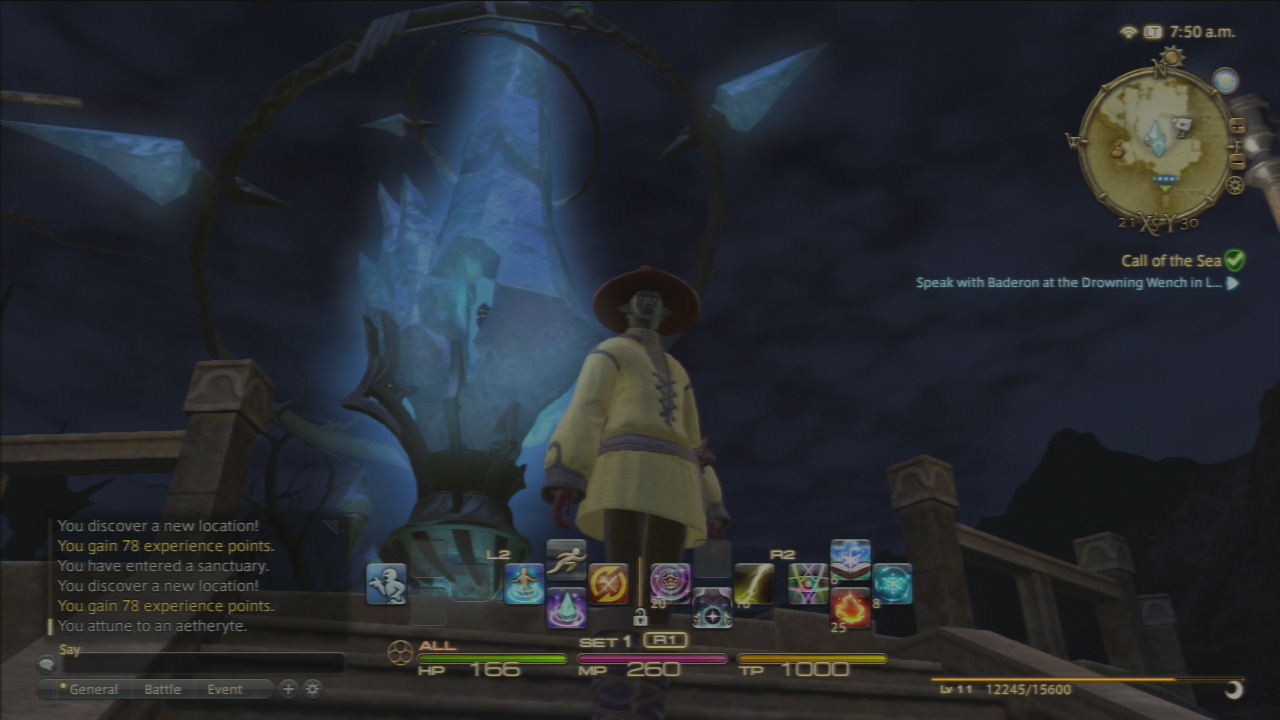Screen dimensions: 1280x720
Task: Activate the Teleport figure action
Action: pyautogui.click(x=524, y=584)
